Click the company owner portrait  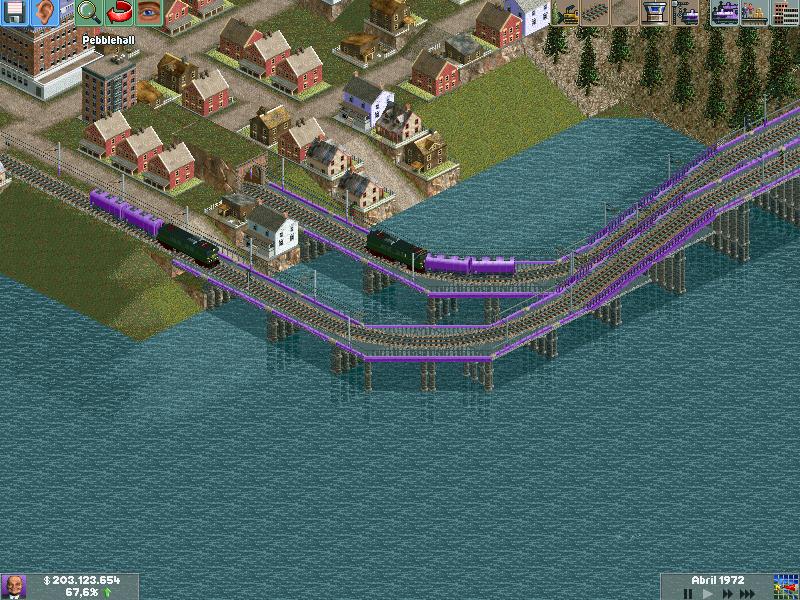tap(14, 586)
